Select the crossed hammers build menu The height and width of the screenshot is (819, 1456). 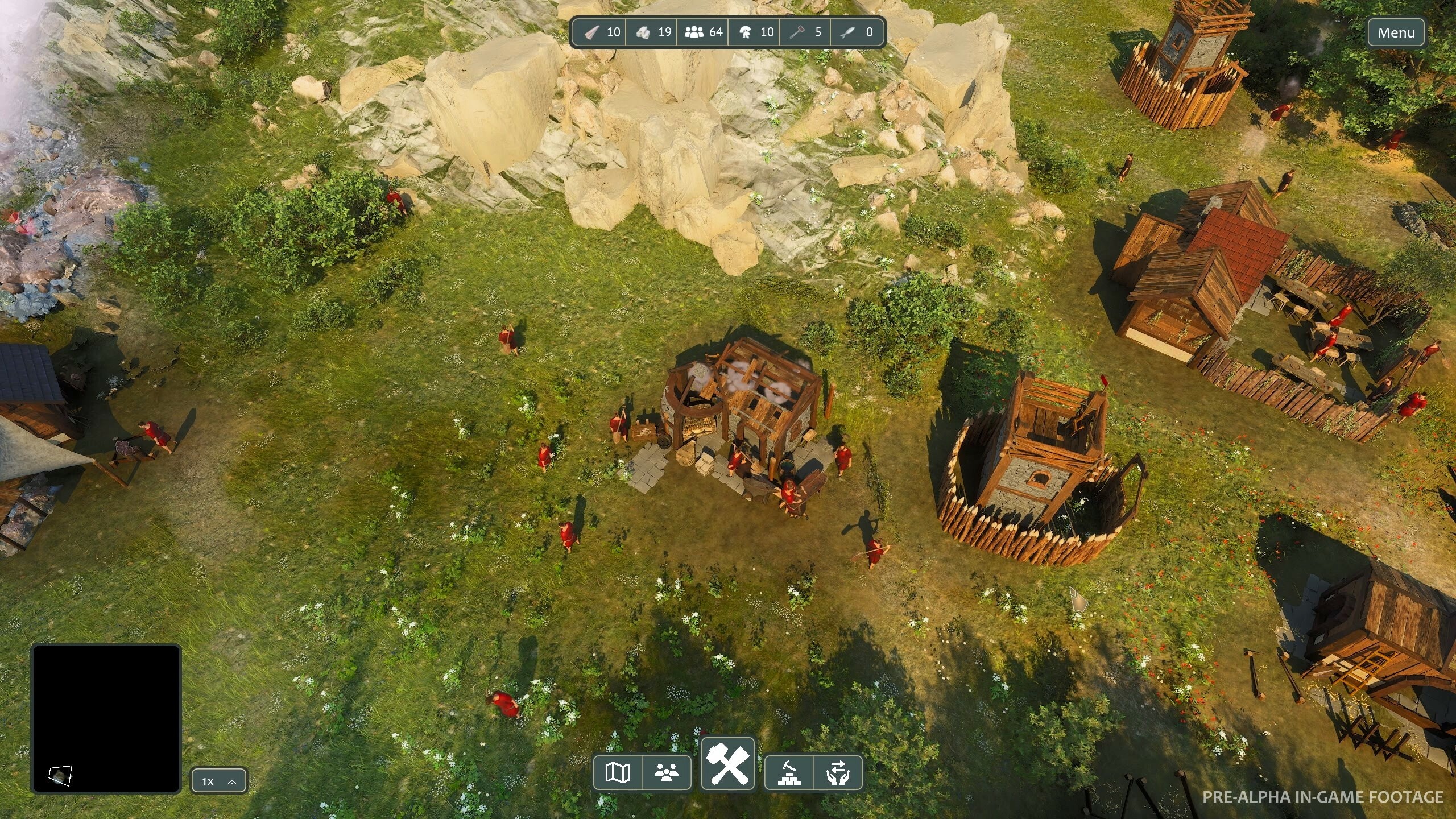click(x=728, y=764)
